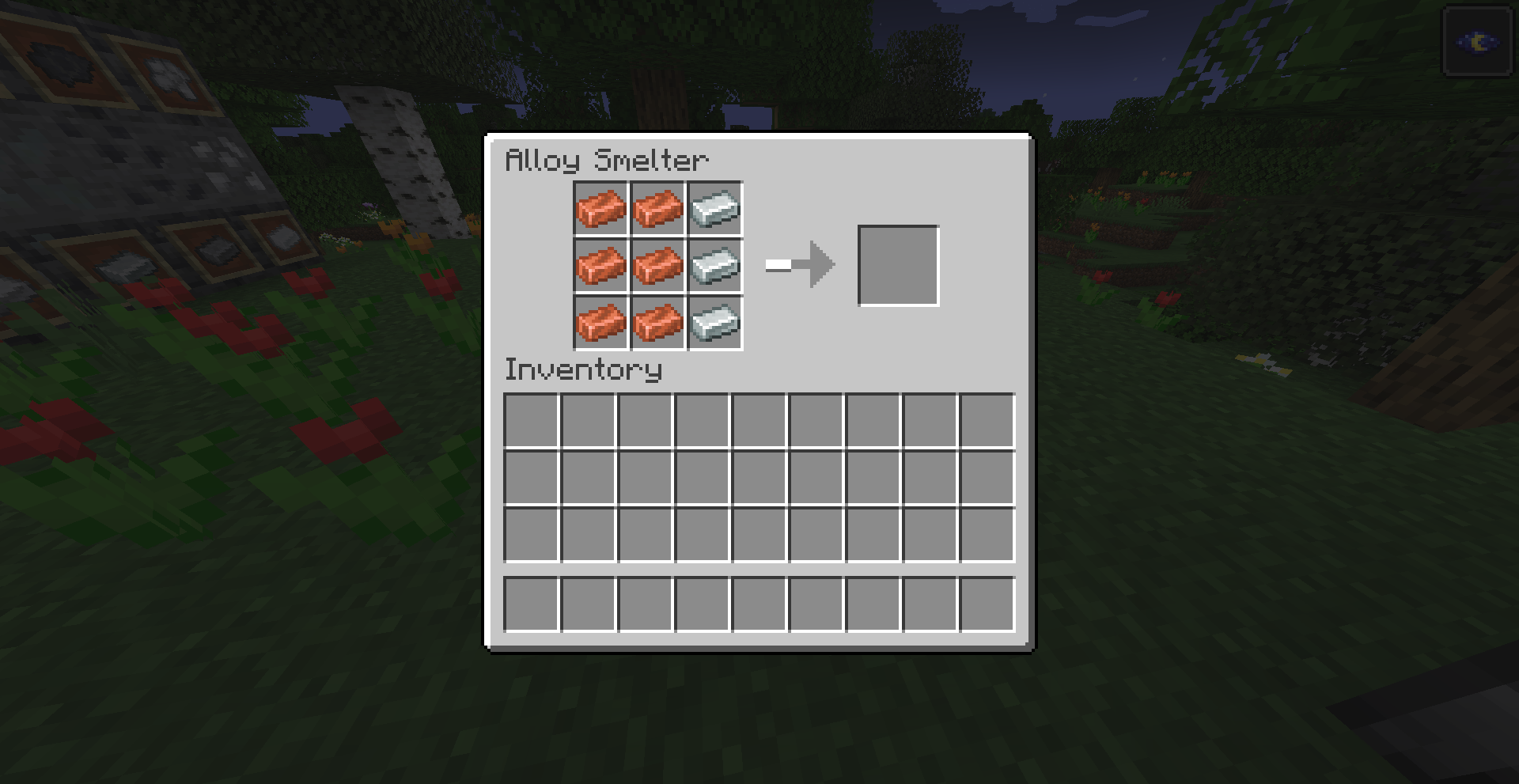The height and width of the screenshot is (784, 1519).
Task: Click the bottom-middle copper ingot
Action: point(657,322)
